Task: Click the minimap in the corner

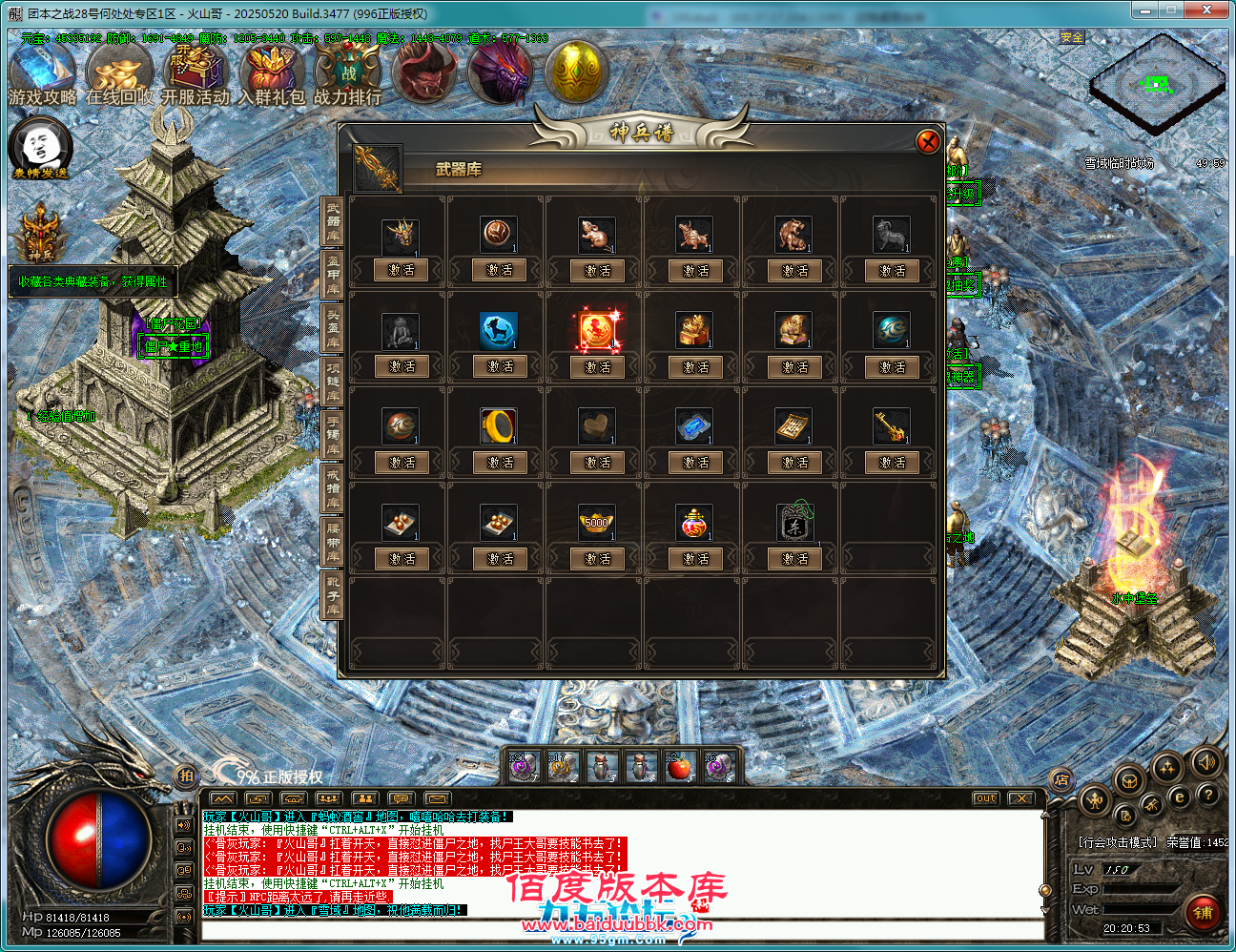Action: coord(1157,84)
